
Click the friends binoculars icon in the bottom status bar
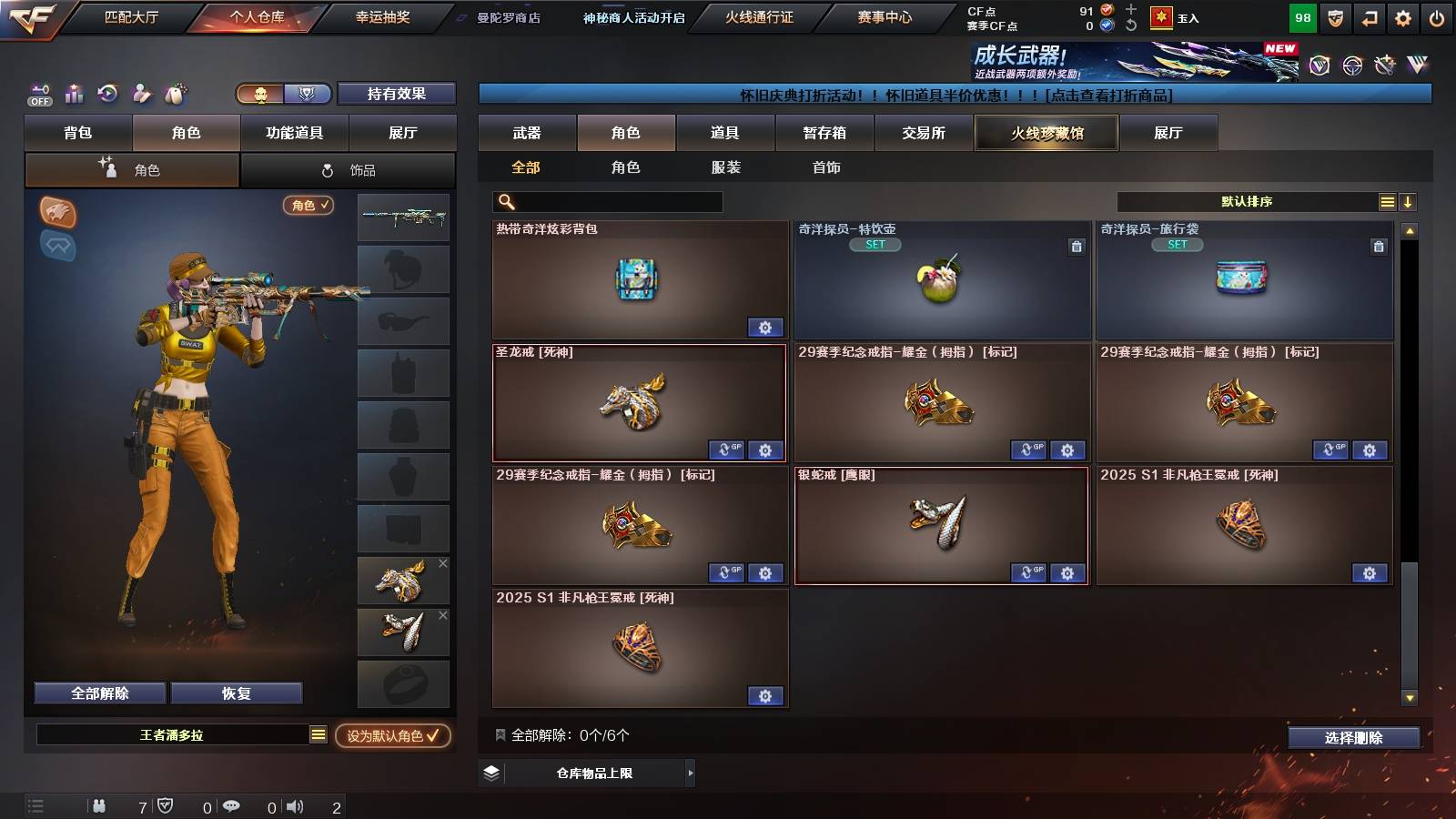(x=98, y=806)
